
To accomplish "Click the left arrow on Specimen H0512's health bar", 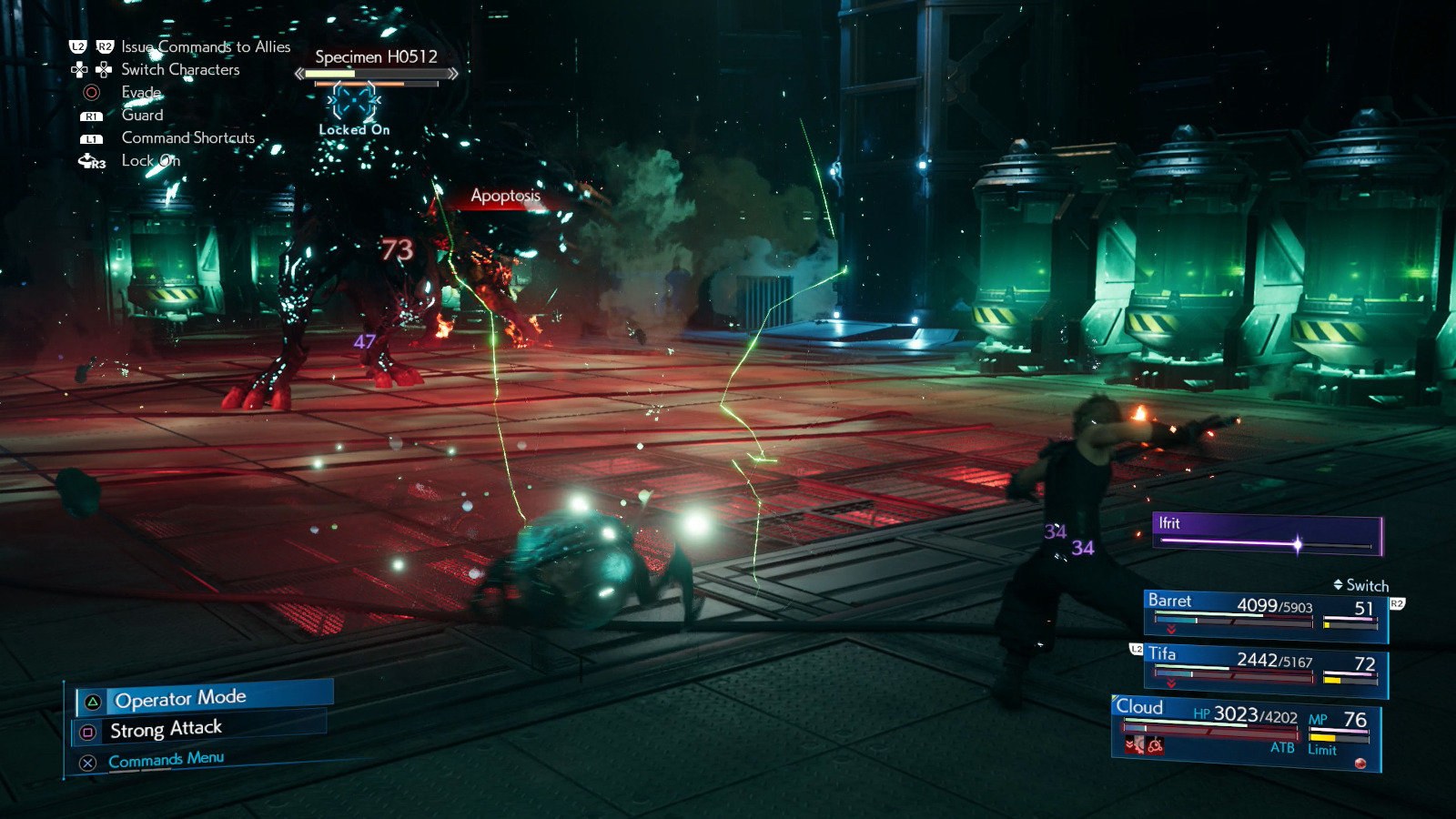I will [x=299, y=73].
